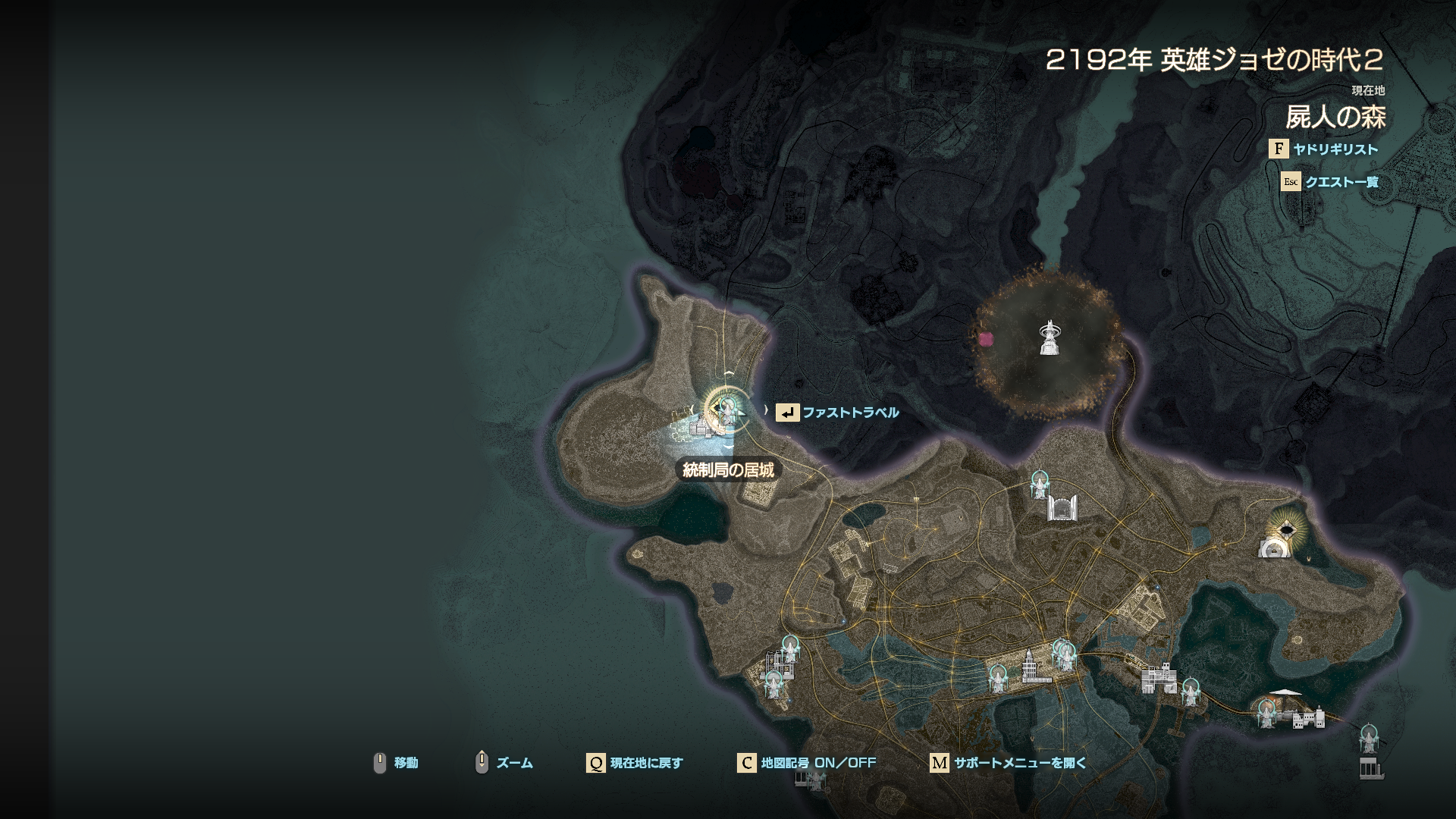This screenshot has width=1456, height=819.
Task: Select the mistletoe marker beside the gate landmark
Action: pos(1040,483)
